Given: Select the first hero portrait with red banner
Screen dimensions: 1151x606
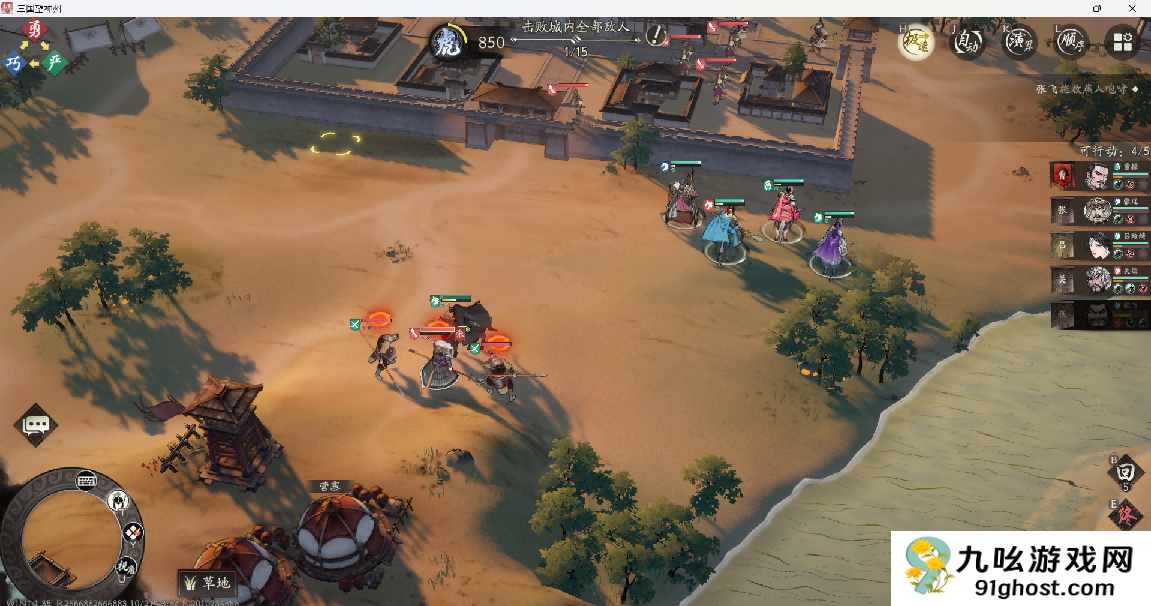Looking at the screenshot, I should click(x=1097, y=177).
